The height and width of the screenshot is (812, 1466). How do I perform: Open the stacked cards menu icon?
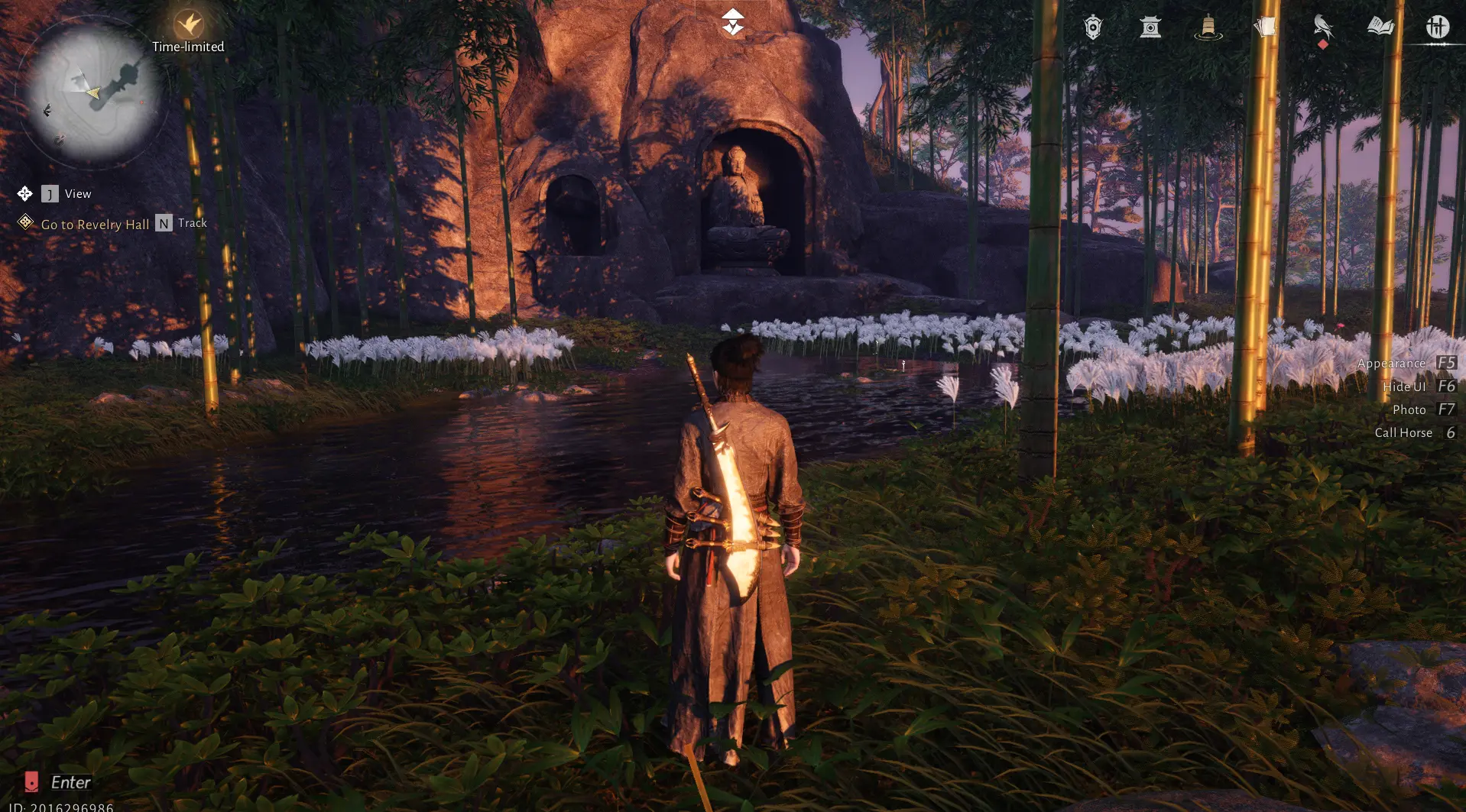(x=1265, y=27)
